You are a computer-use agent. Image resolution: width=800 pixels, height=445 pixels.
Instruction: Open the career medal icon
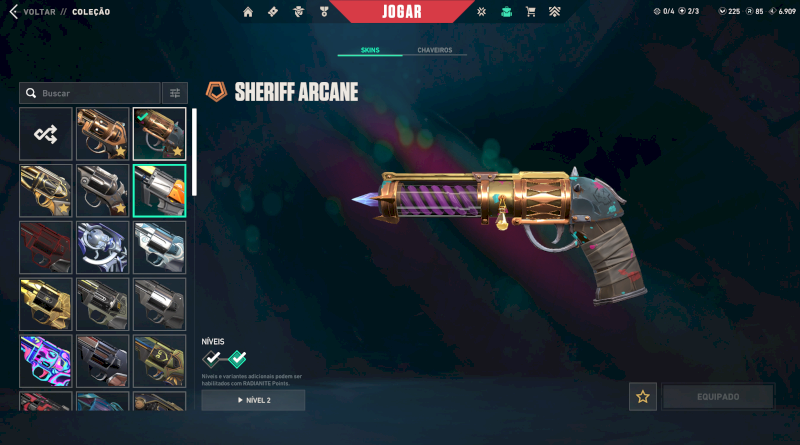point(323,12)
